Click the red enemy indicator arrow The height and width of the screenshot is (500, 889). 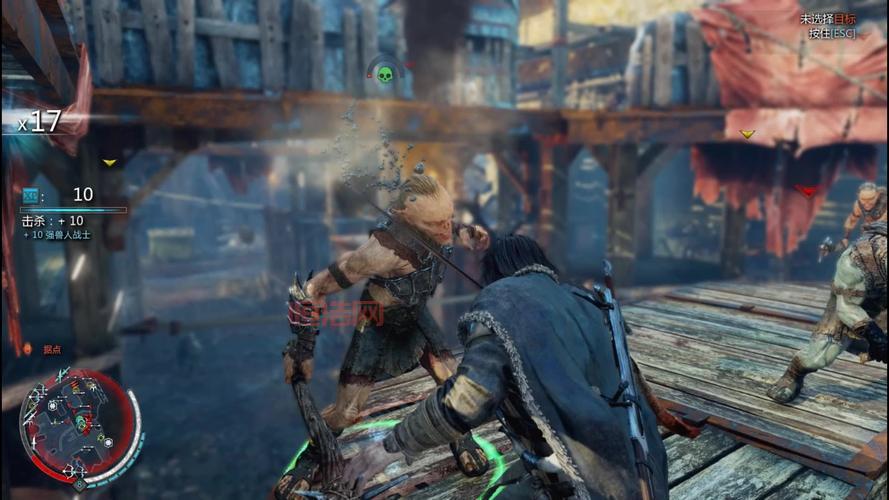click(806, 190)
